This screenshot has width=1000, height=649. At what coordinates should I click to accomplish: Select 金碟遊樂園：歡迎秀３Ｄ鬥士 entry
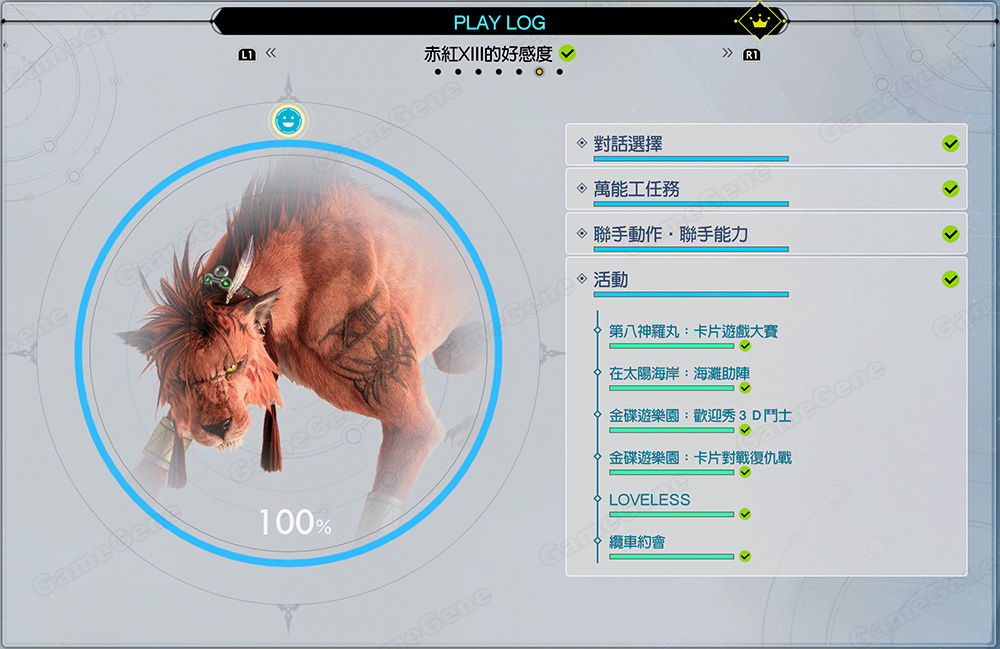tap(700, 415)
